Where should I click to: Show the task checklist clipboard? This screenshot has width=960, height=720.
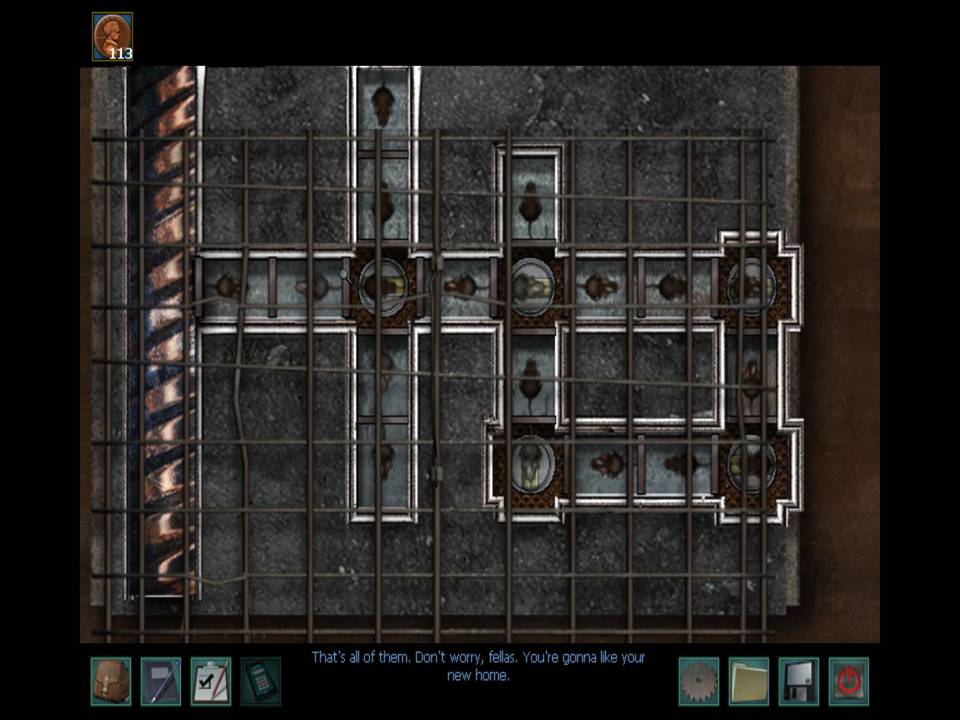click(210, 681)
